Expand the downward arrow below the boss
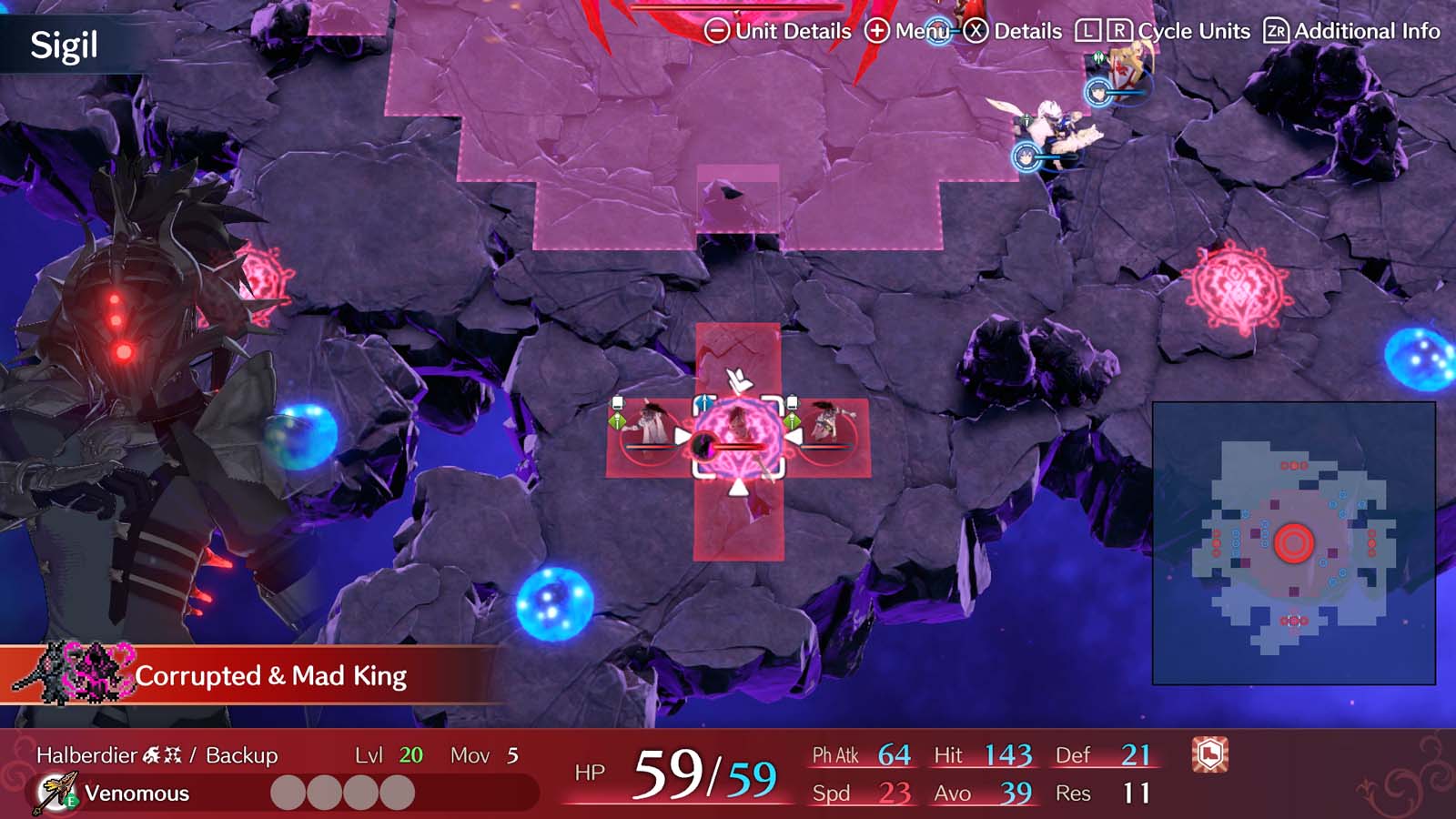Screen dimensions: 1456x819 pos(739,488)
